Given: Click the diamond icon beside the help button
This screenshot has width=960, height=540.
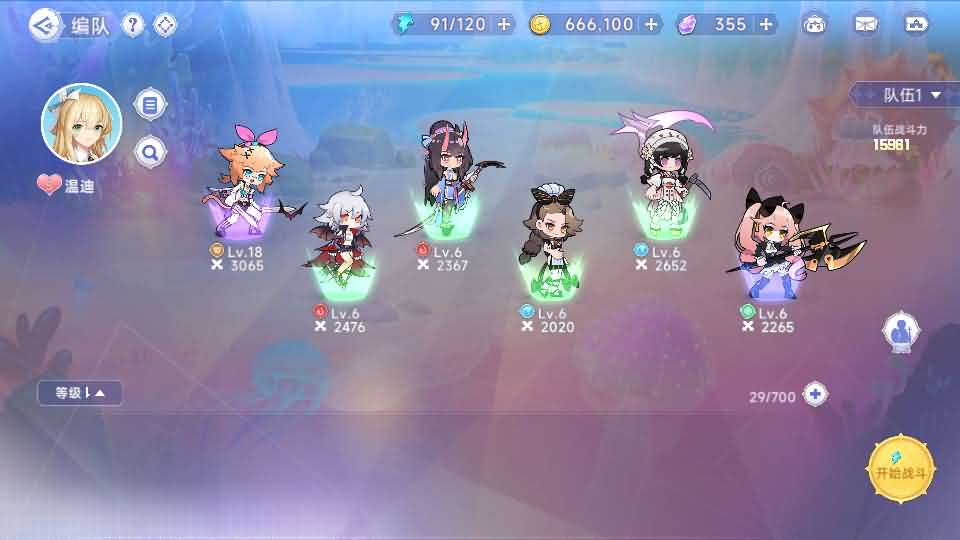Looking at the screenshot, I should pos(165,25).
